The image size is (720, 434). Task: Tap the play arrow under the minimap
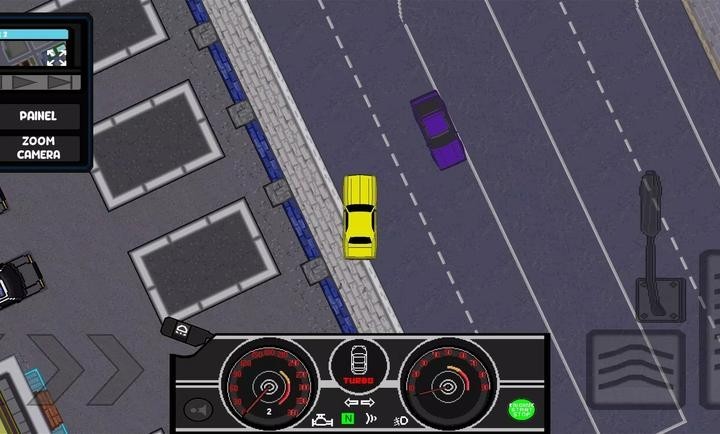click(x=22, y=83)
